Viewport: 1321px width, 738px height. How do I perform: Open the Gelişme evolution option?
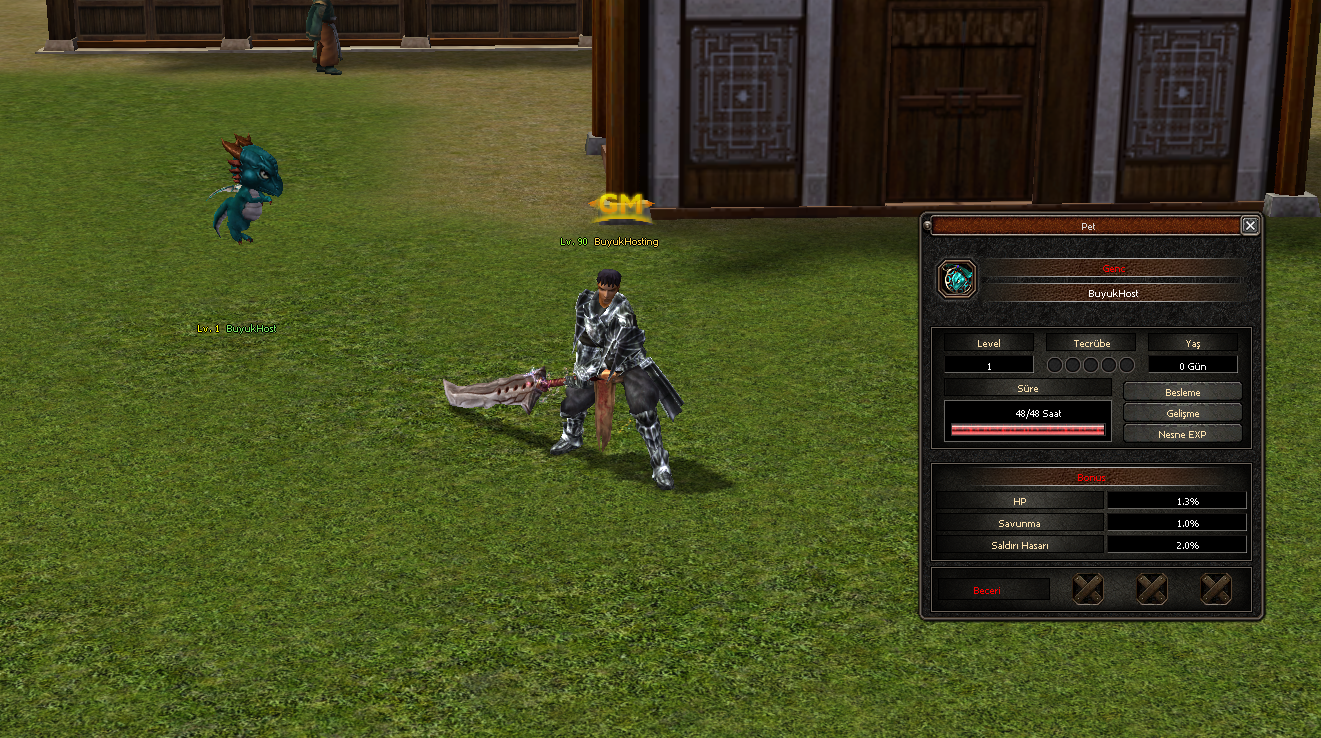(x=1182, y=413)
